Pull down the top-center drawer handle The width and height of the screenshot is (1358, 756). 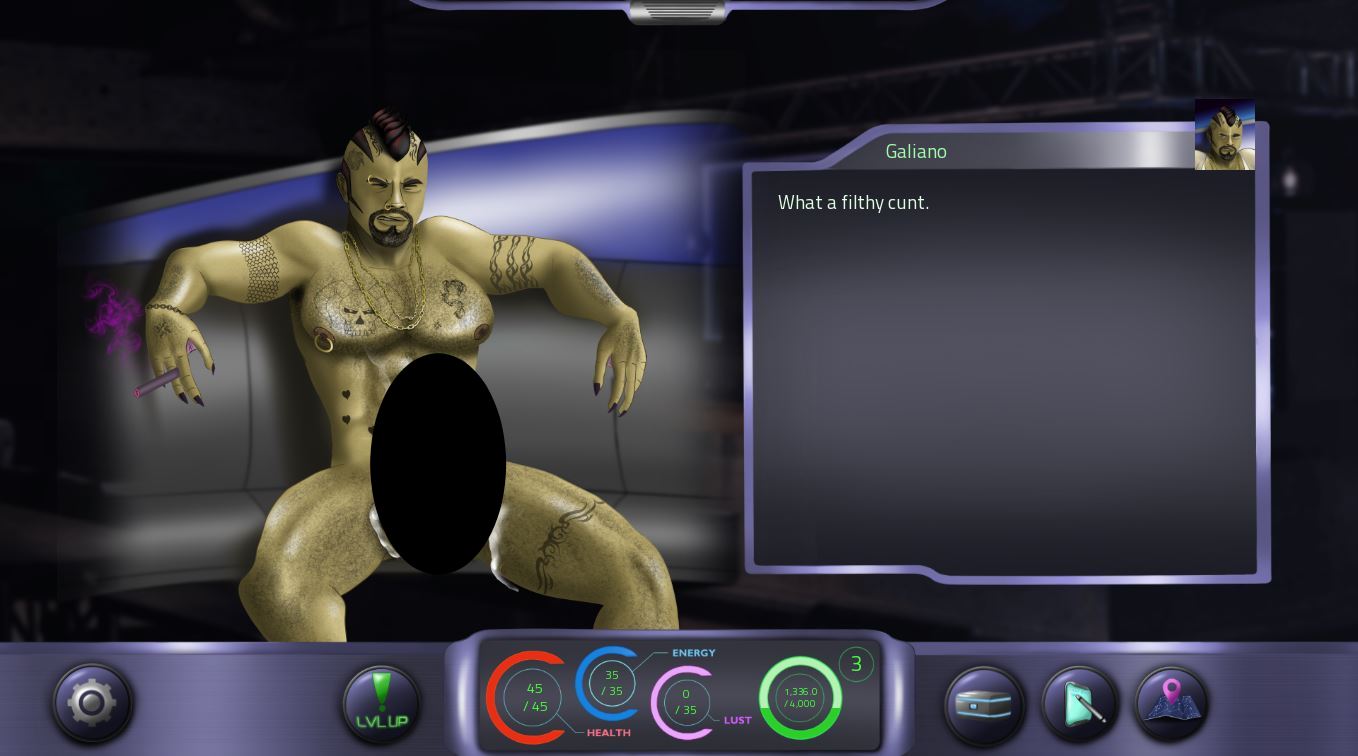click(x=678, y=11)
